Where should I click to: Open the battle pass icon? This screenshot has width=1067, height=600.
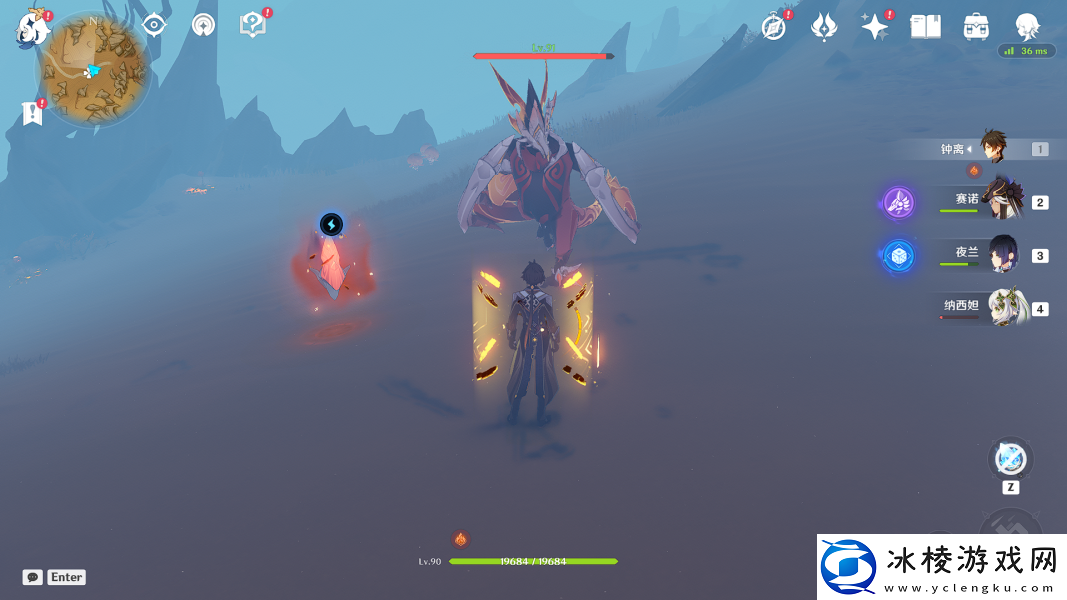(824, 27)
